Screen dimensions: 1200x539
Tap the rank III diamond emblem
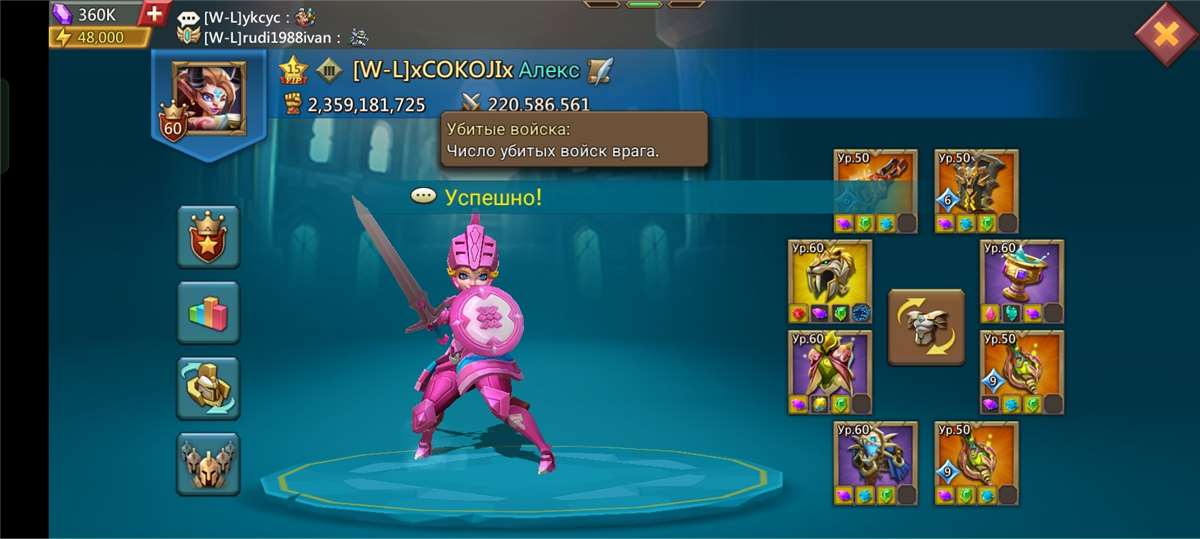pyautogui.click(x=329, y=70)
